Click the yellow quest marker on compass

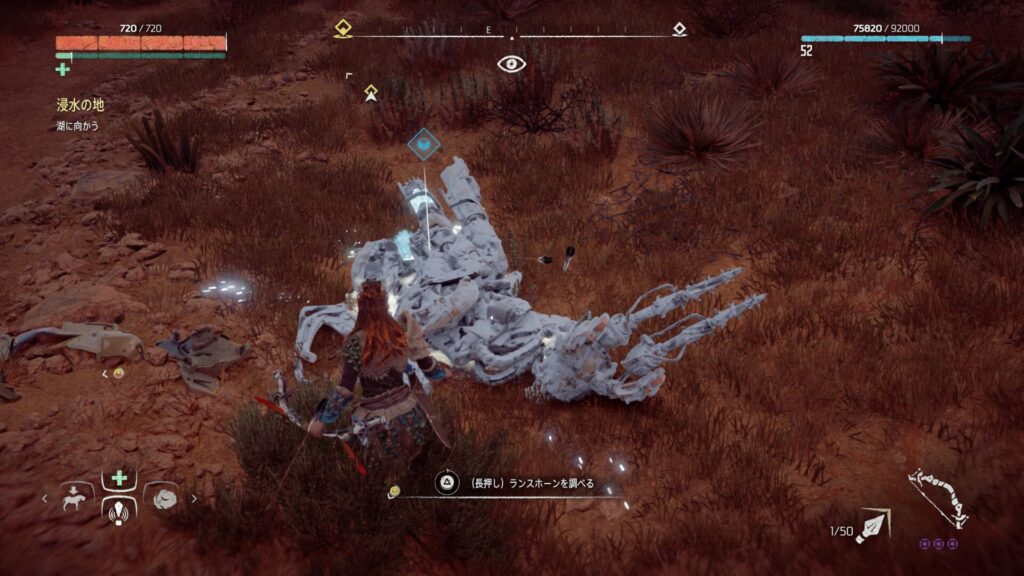(343, 29)
